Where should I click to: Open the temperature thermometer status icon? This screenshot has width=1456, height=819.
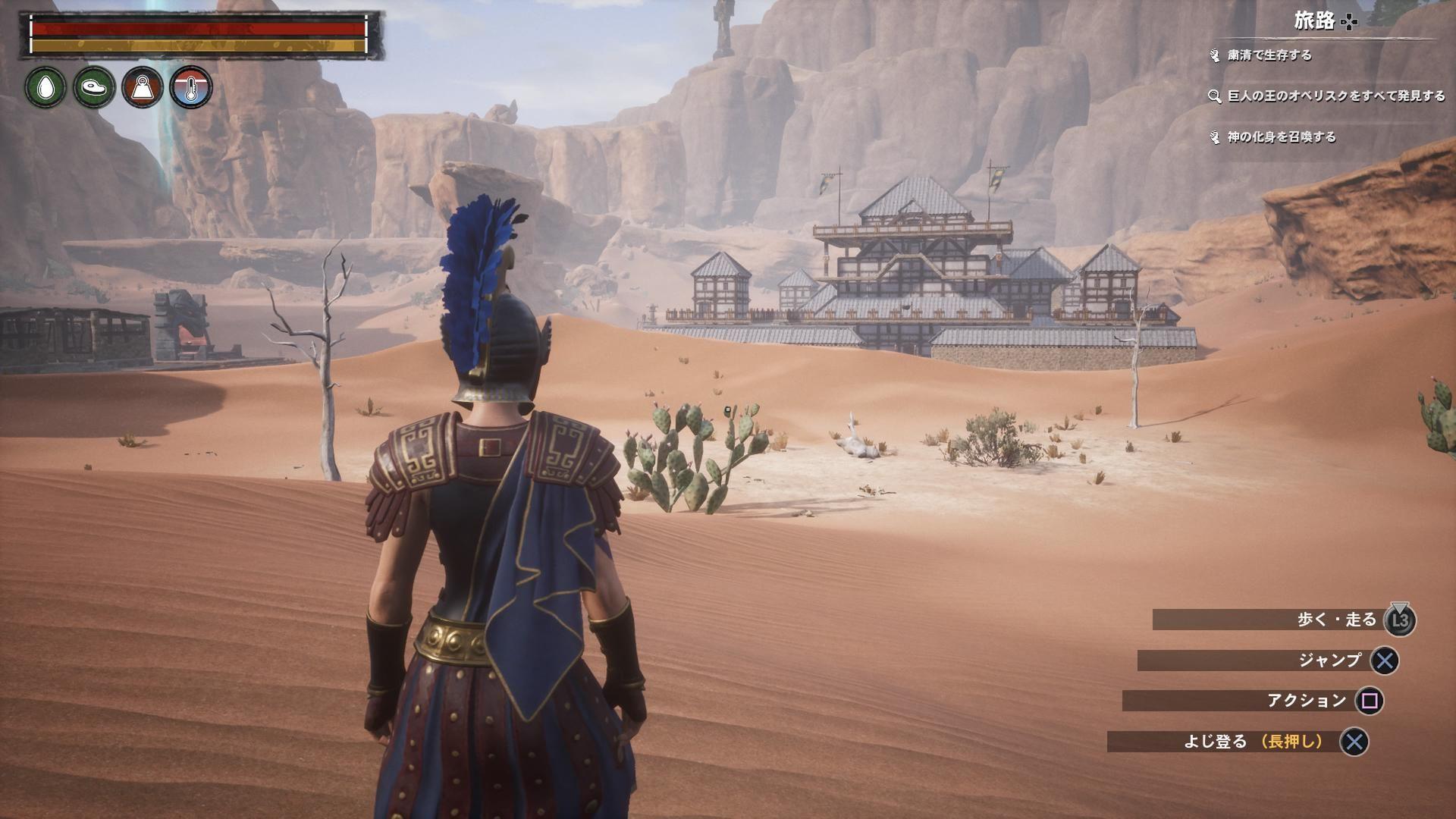tap(191, 87)
